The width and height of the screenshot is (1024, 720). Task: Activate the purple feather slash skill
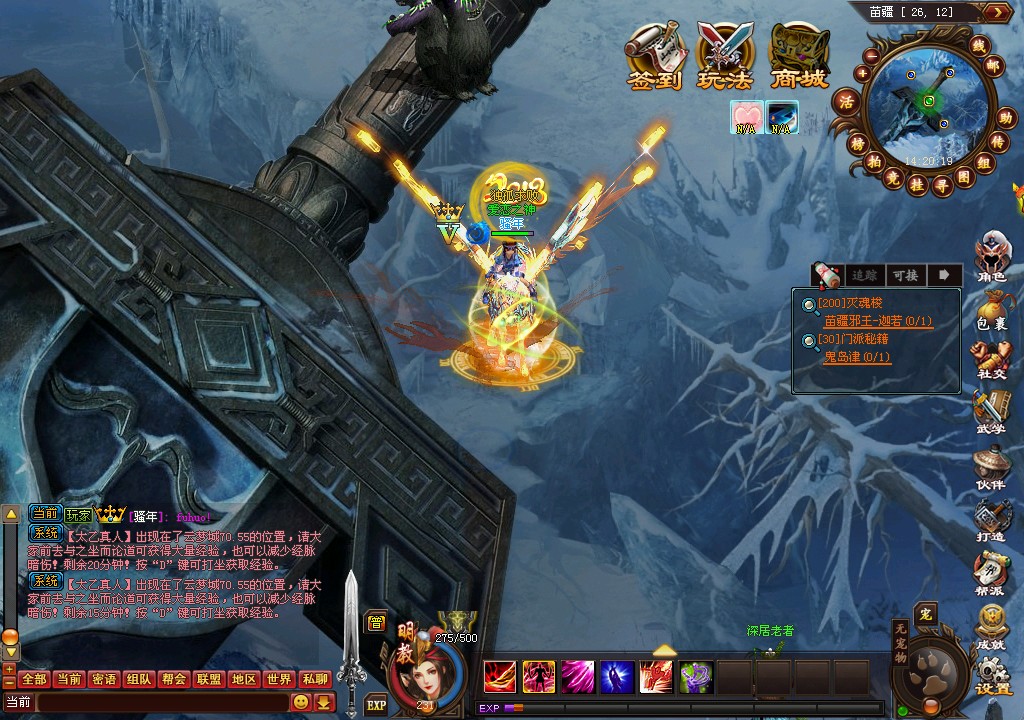(577, 677)
